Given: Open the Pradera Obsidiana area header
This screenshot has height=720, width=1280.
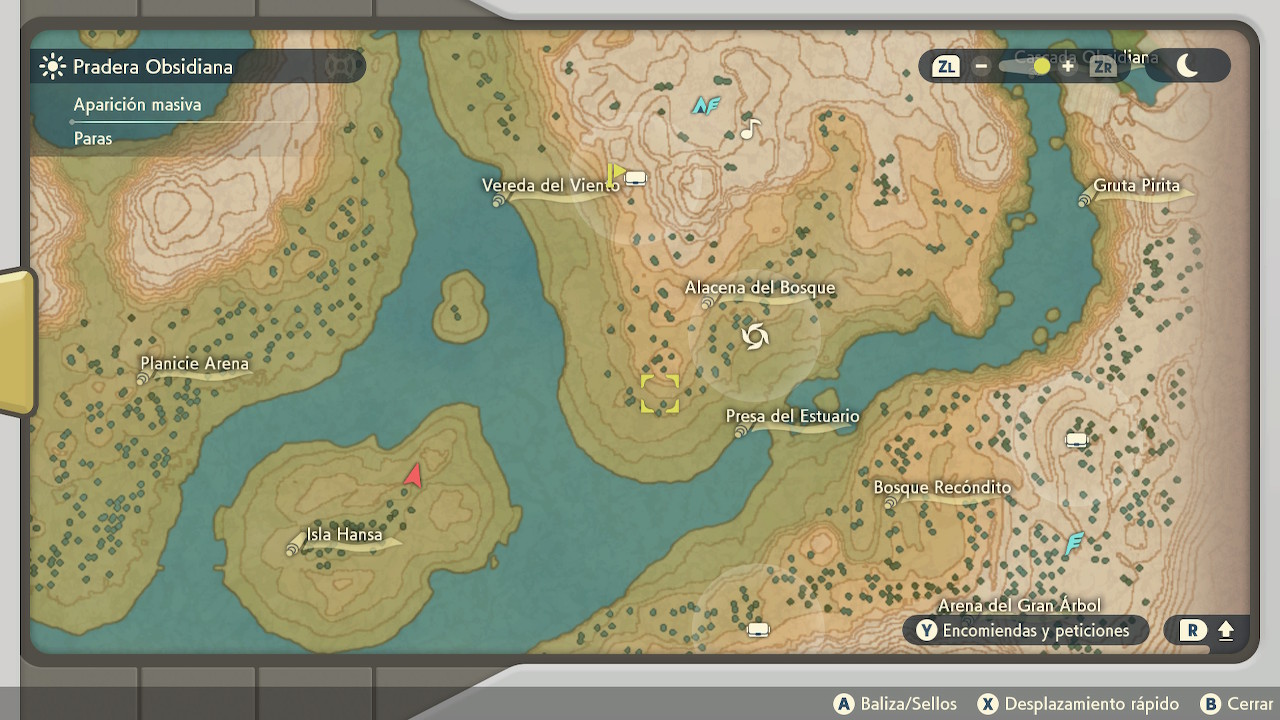Looking at the screenshot, I should [x=152, y=67].
